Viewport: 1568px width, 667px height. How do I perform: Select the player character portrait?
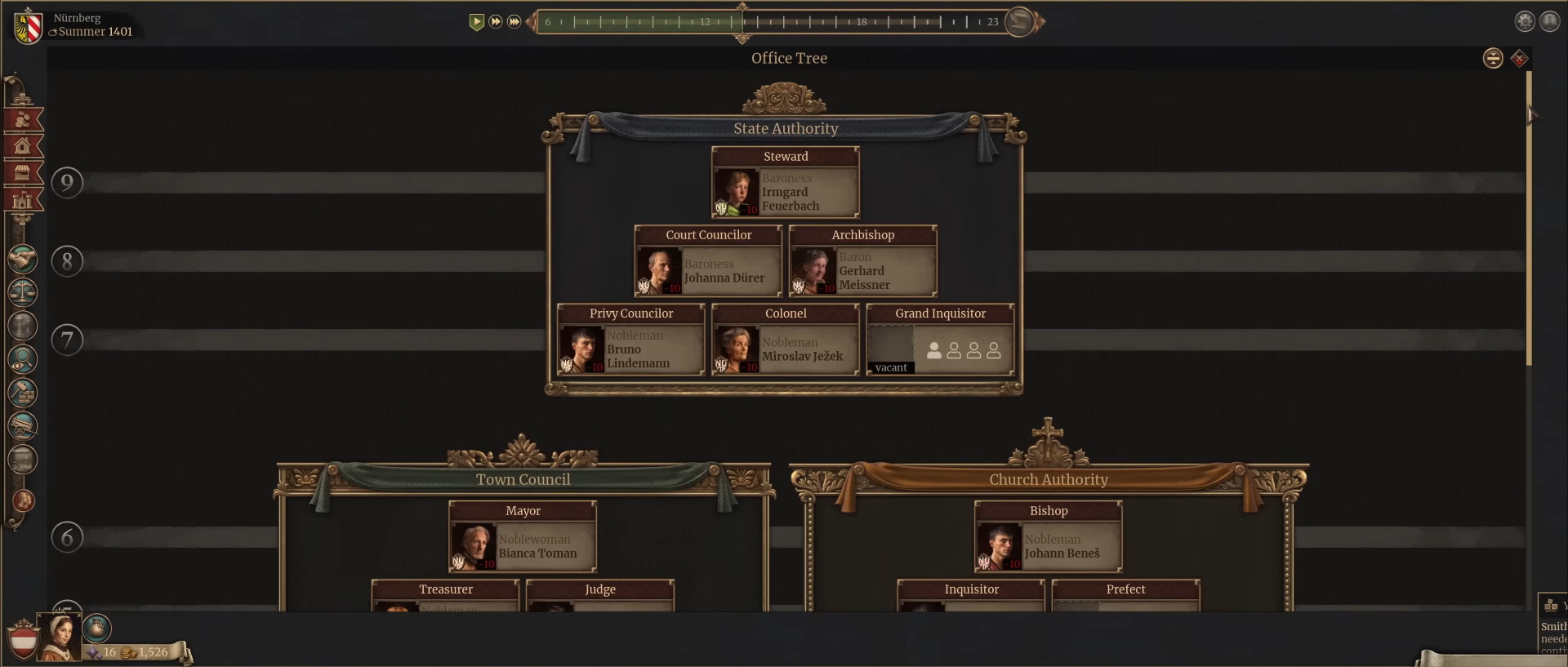pos(60,636)
